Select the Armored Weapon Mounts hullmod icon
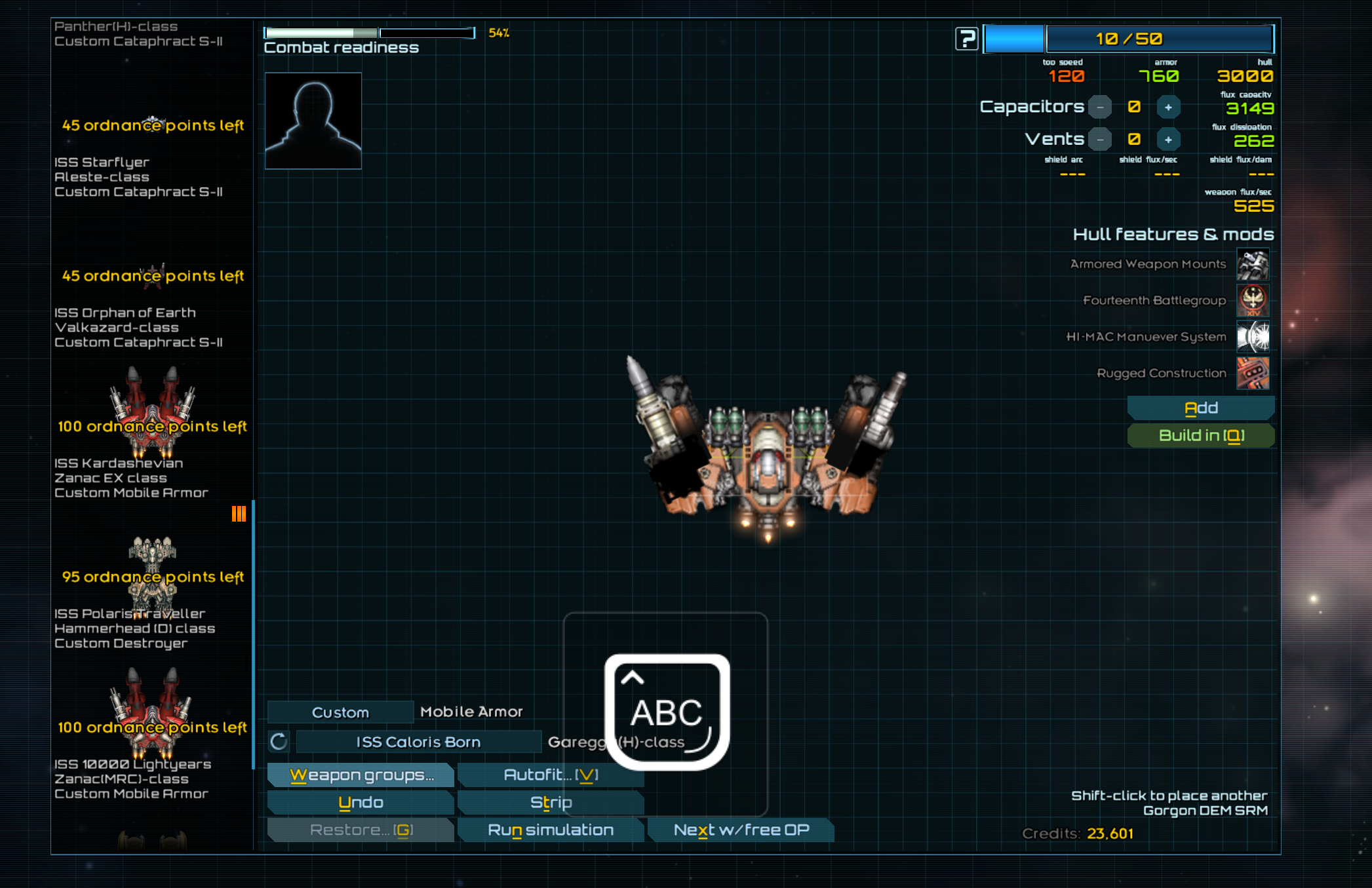The height and width of the screenshot is (888, 1372). point(1252,264)
